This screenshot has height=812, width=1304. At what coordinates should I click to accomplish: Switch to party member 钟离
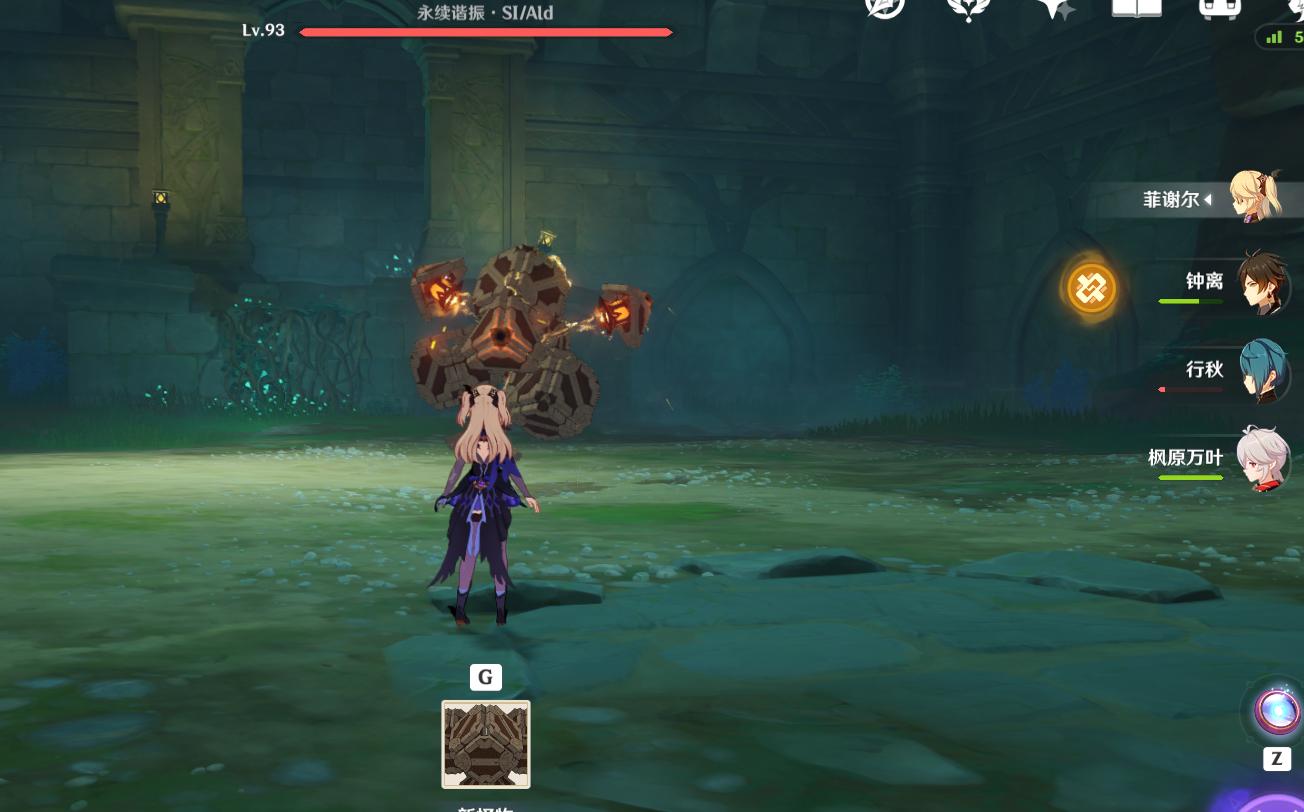(x=1262, y=283)
